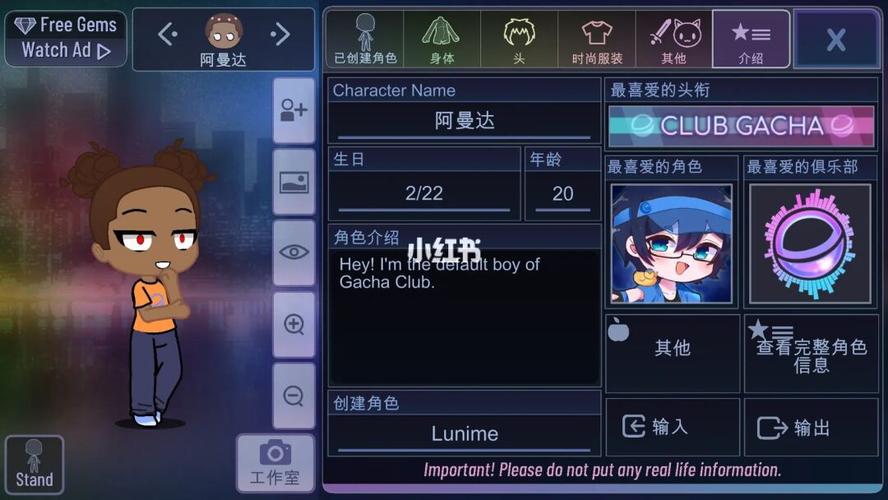Click the 输入 import button
Image resolution: width=888 pixels, height=500 pixels.
point(671,427)
